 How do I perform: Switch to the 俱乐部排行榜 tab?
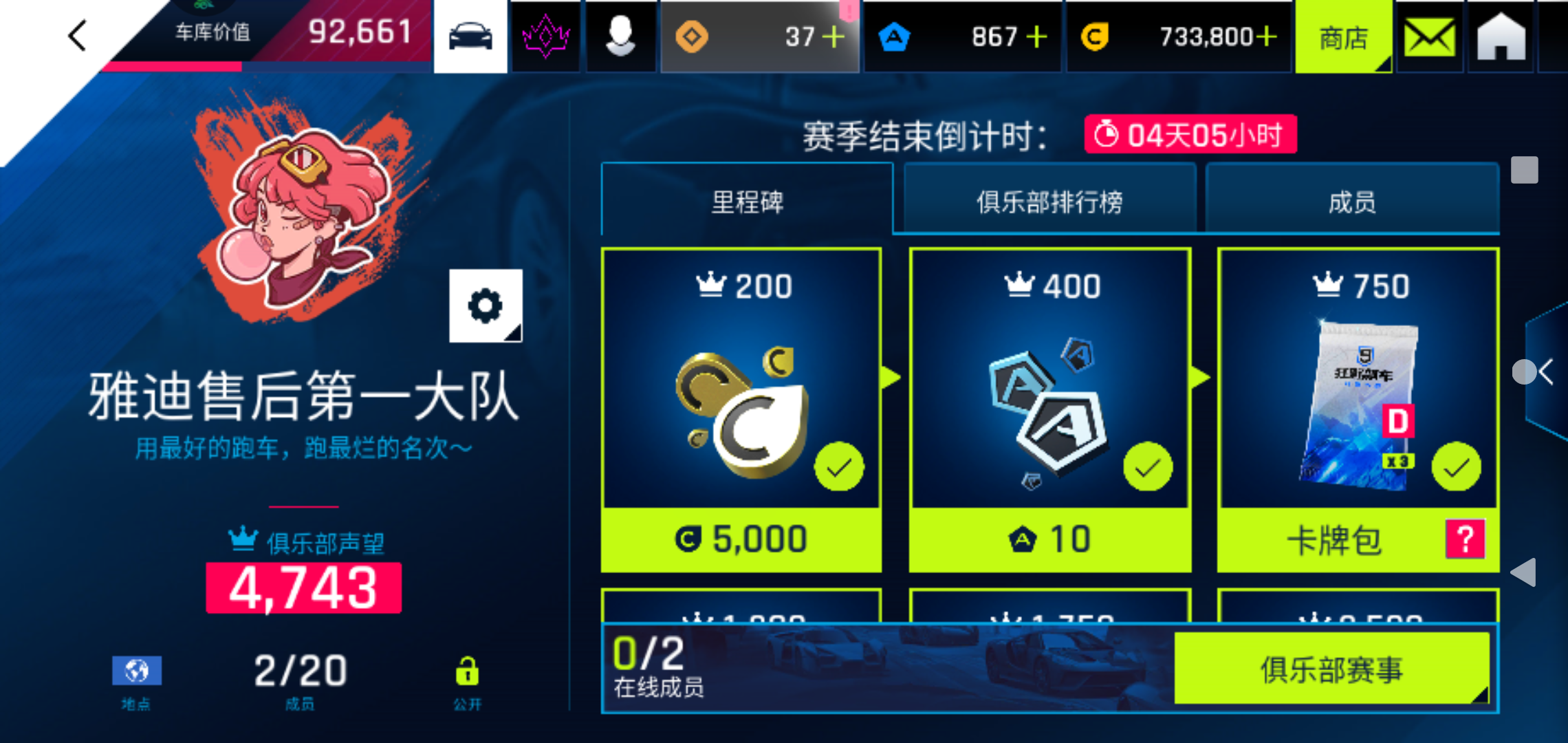(1049, 201)
